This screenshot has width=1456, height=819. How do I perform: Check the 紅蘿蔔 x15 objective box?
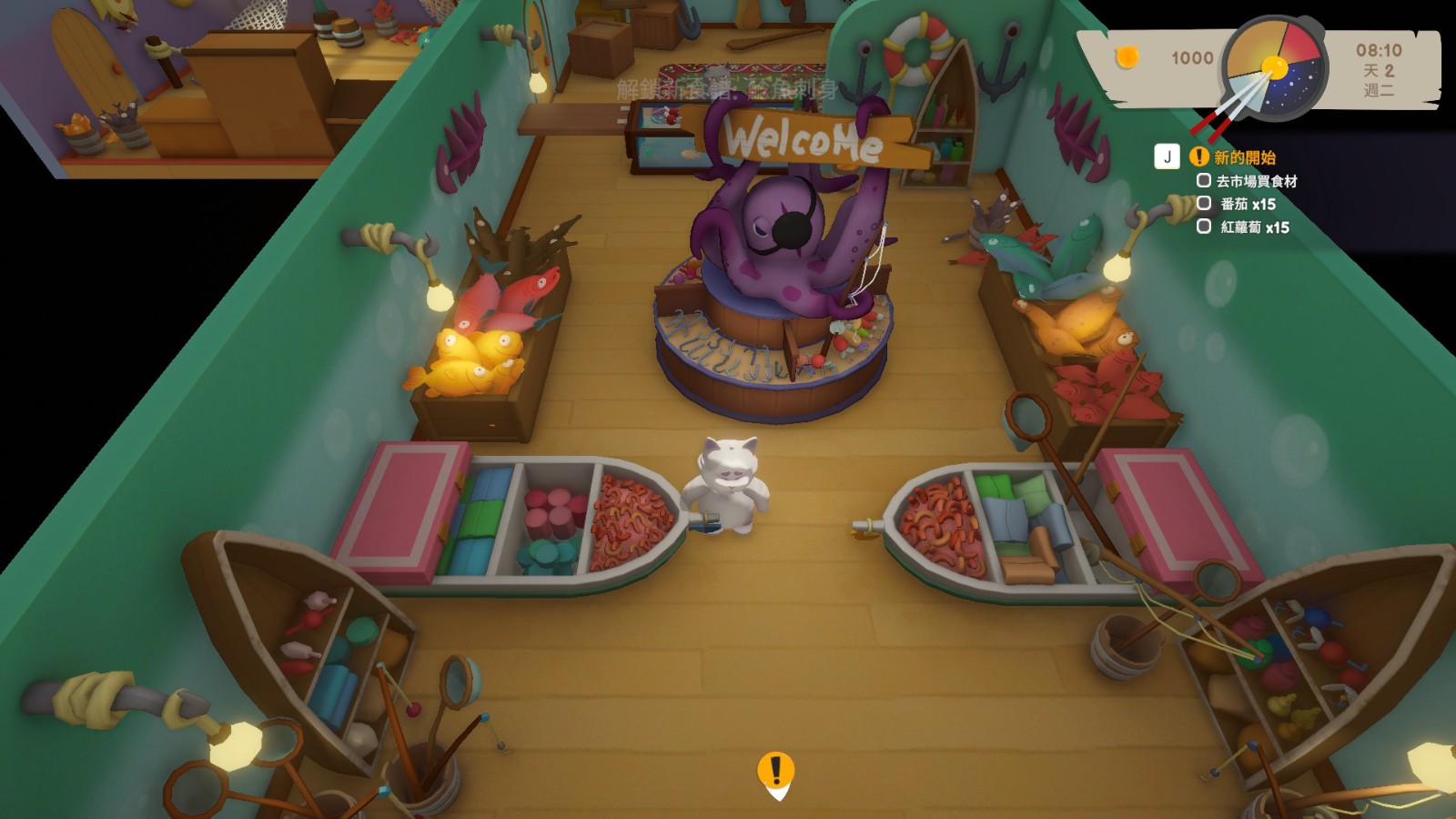[1203, 226]
